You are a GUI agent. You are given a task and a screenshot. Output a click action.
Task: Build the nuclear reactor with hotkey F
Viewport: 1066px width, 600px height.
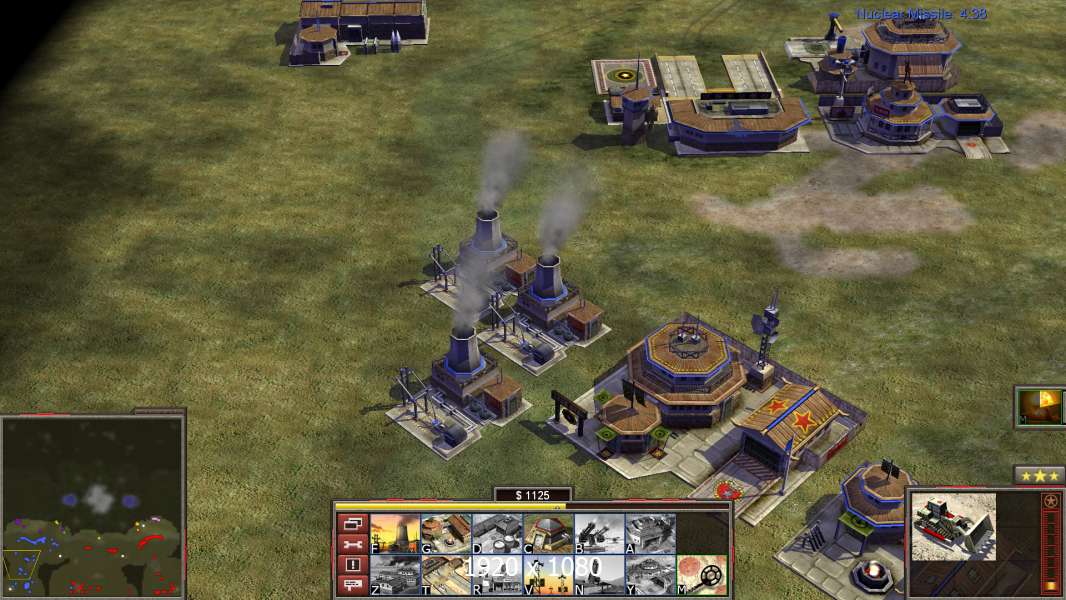pos(395,533)
